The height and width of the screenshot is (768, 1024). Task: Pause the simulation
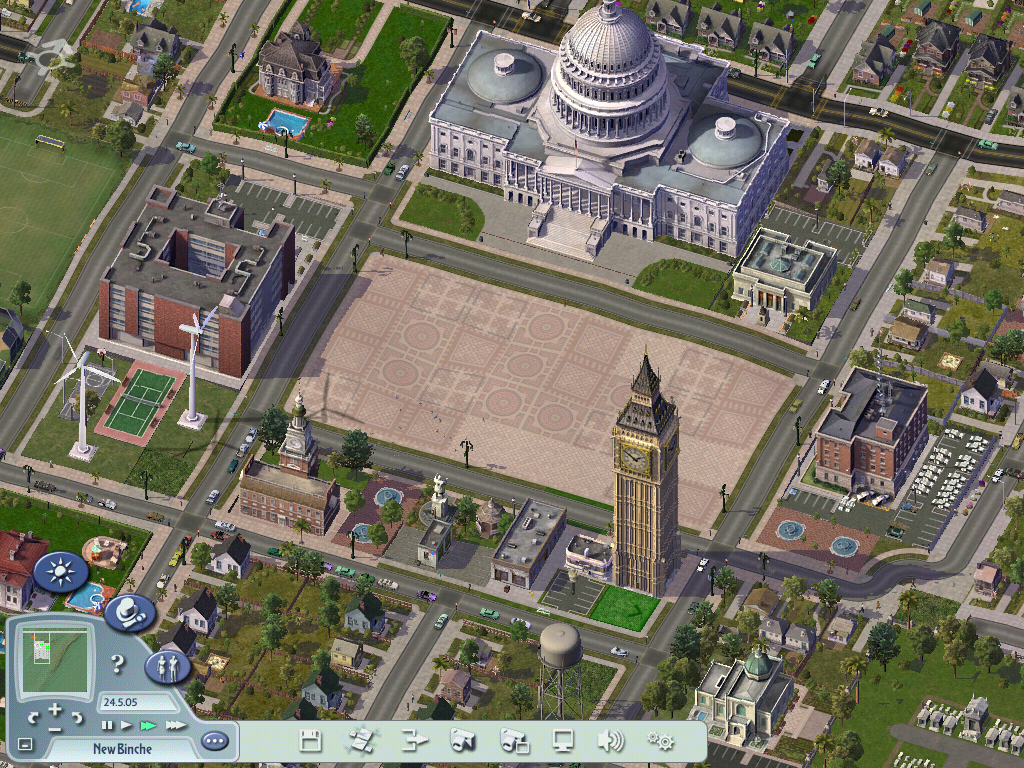107,725
